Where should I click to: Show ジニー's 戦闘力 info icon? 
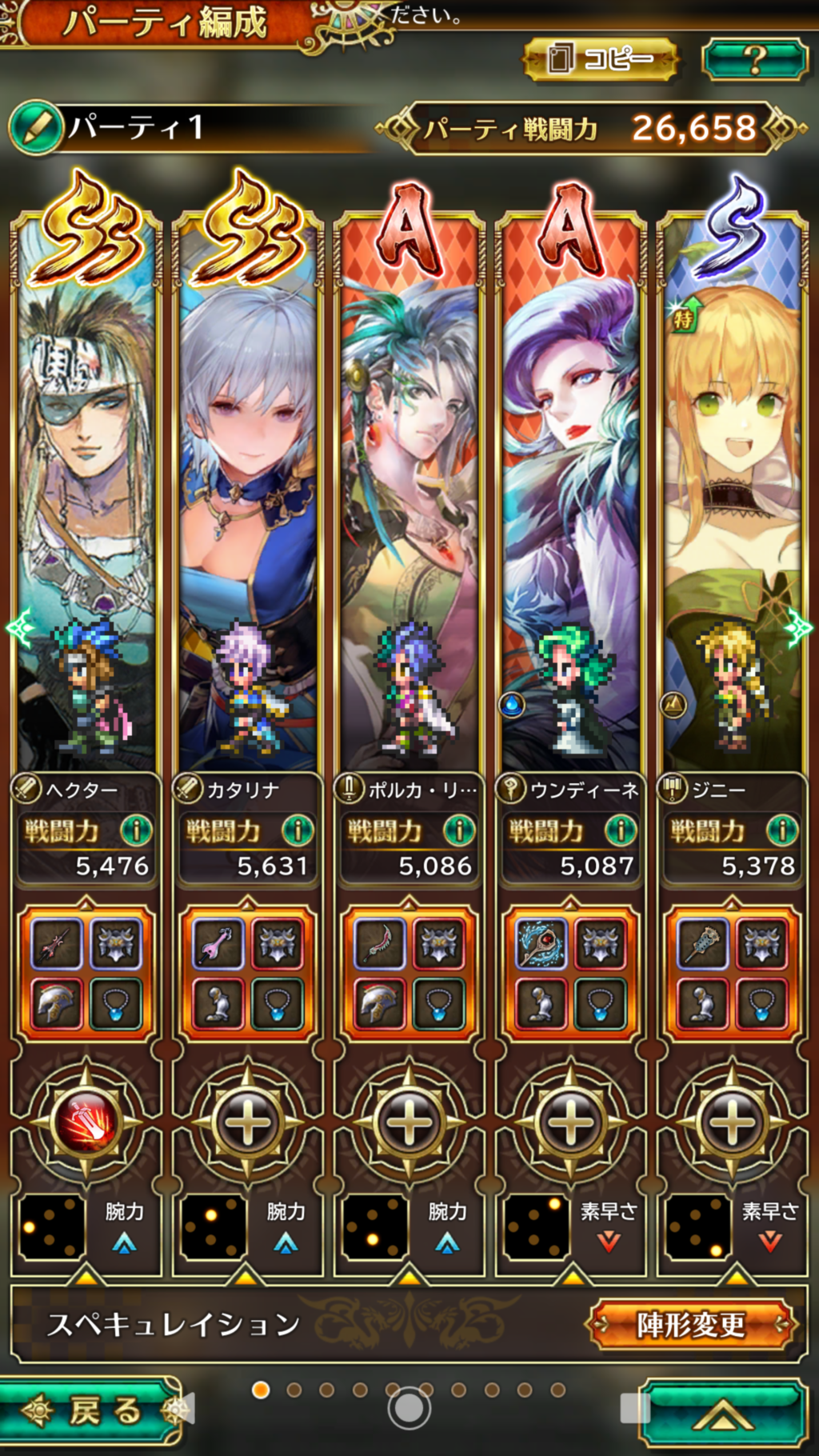(x=782, y=830)
